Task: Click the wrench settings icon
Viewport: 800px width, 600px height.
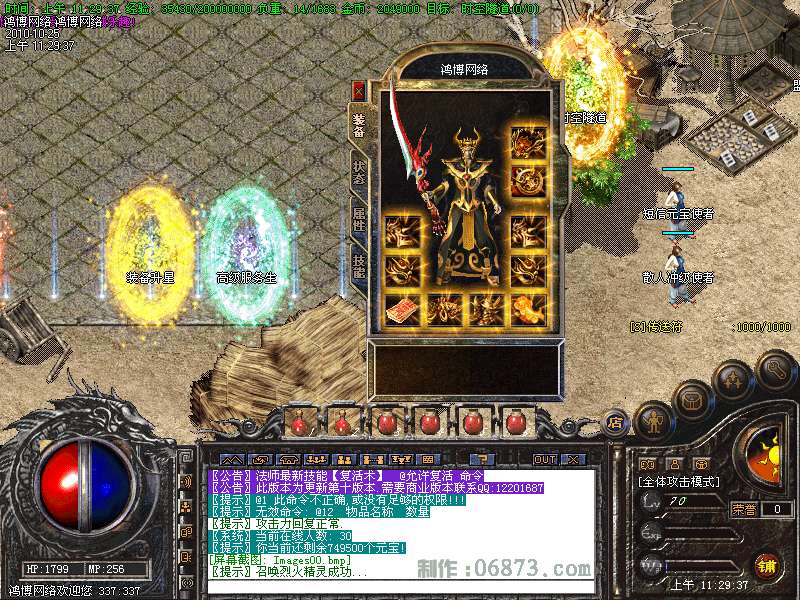Action: pyautogui.click(x=775, y=368)
